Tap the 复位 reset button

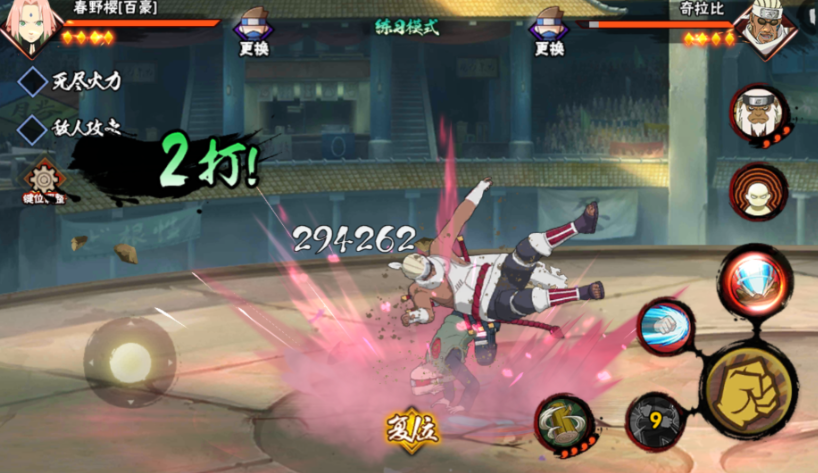pos(413,428)
